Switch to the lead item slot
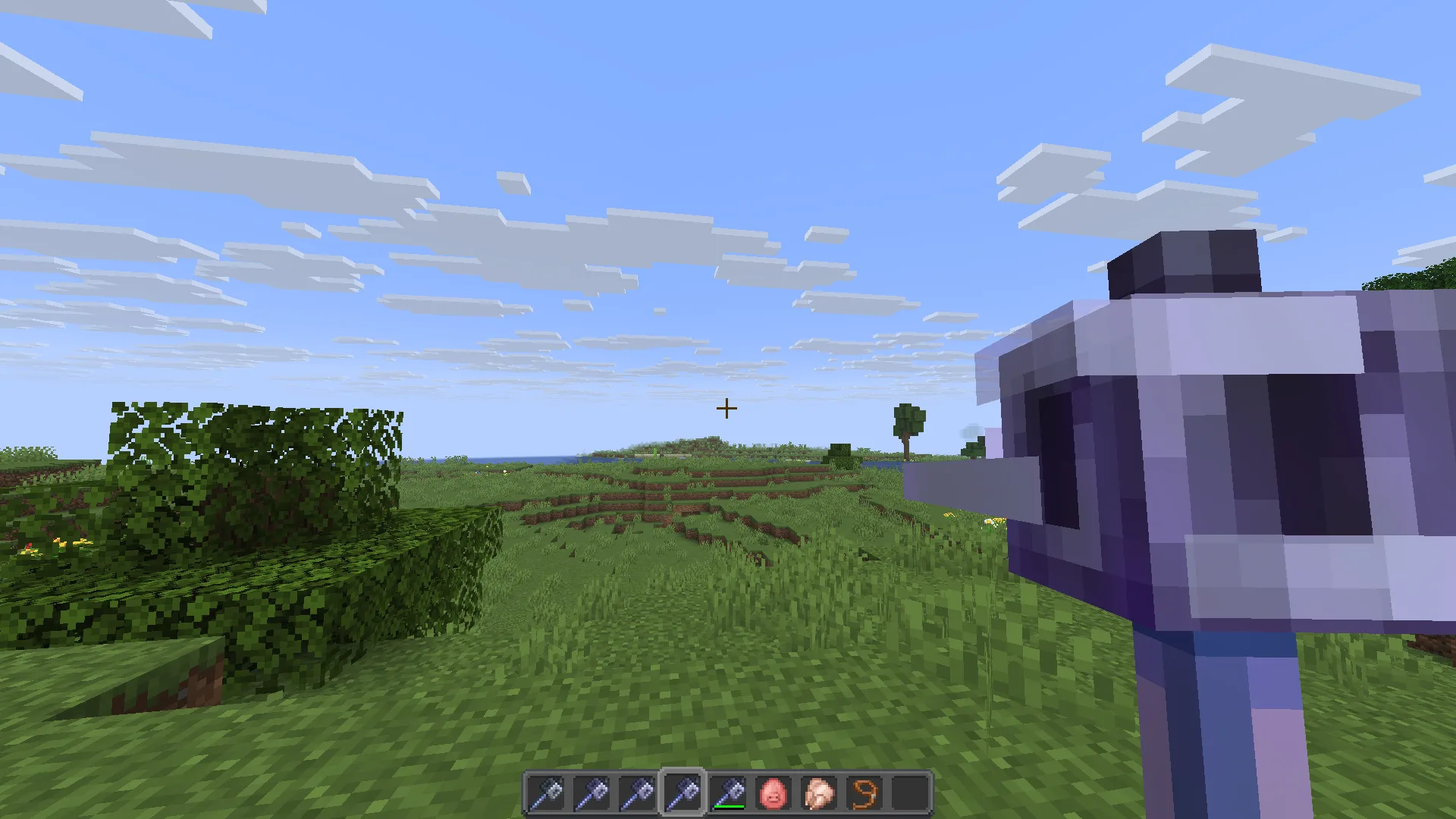This screenshot has width=1456, height=819. (x=864, y=793)
